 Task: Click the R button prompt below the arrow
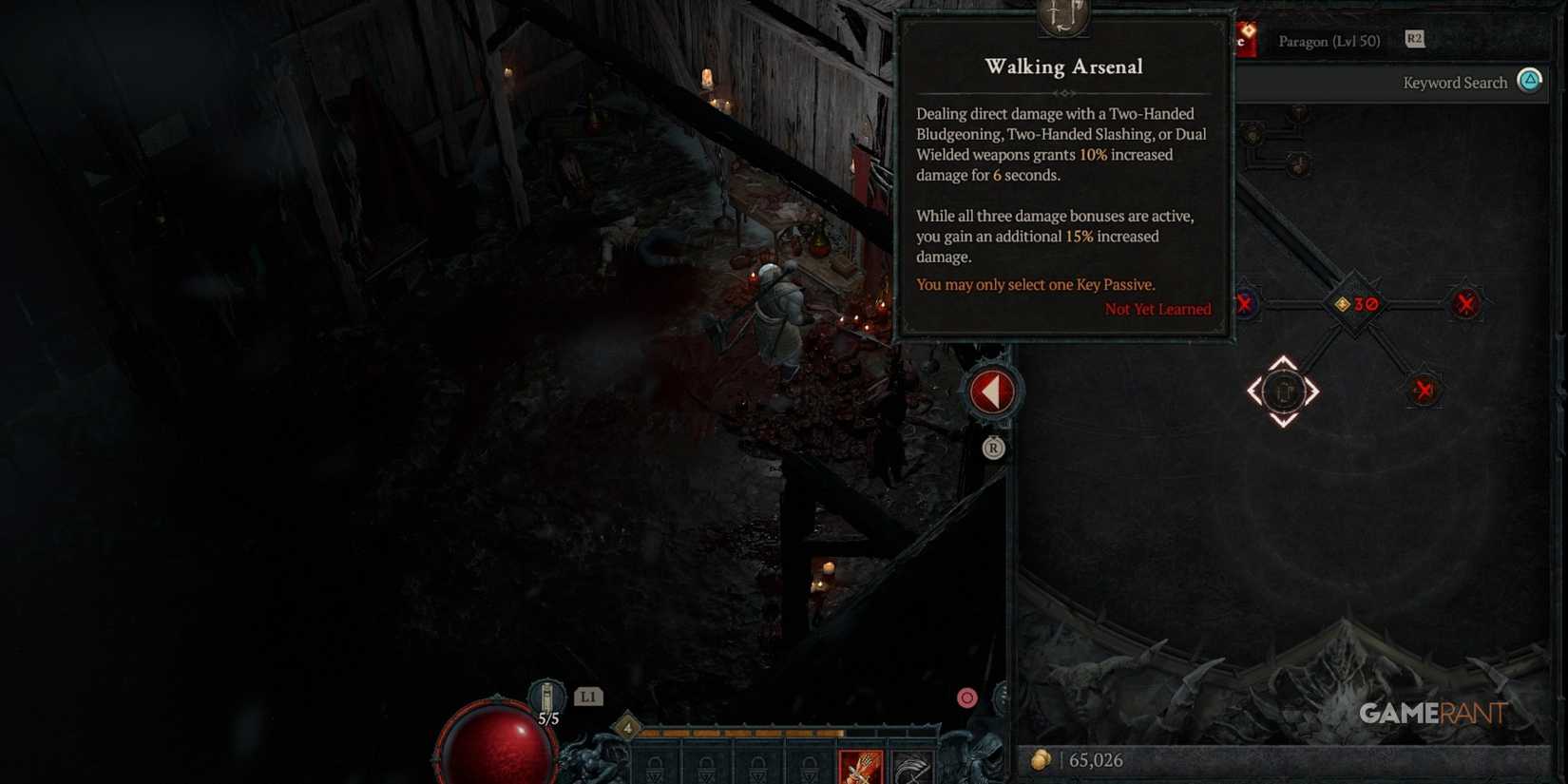tap(994, 447)
